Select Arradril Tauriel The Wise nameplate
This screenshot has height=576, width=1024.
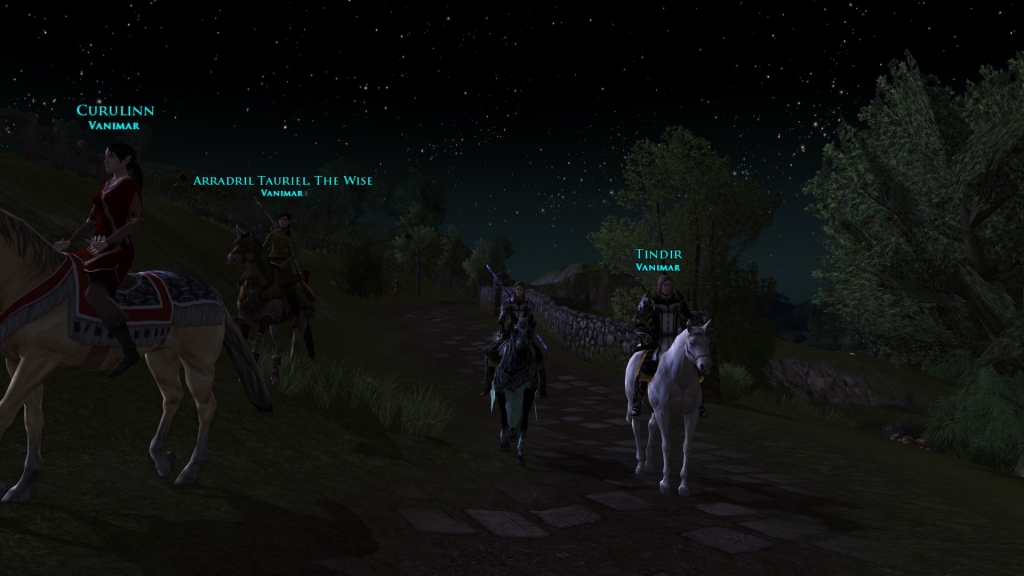283,181
